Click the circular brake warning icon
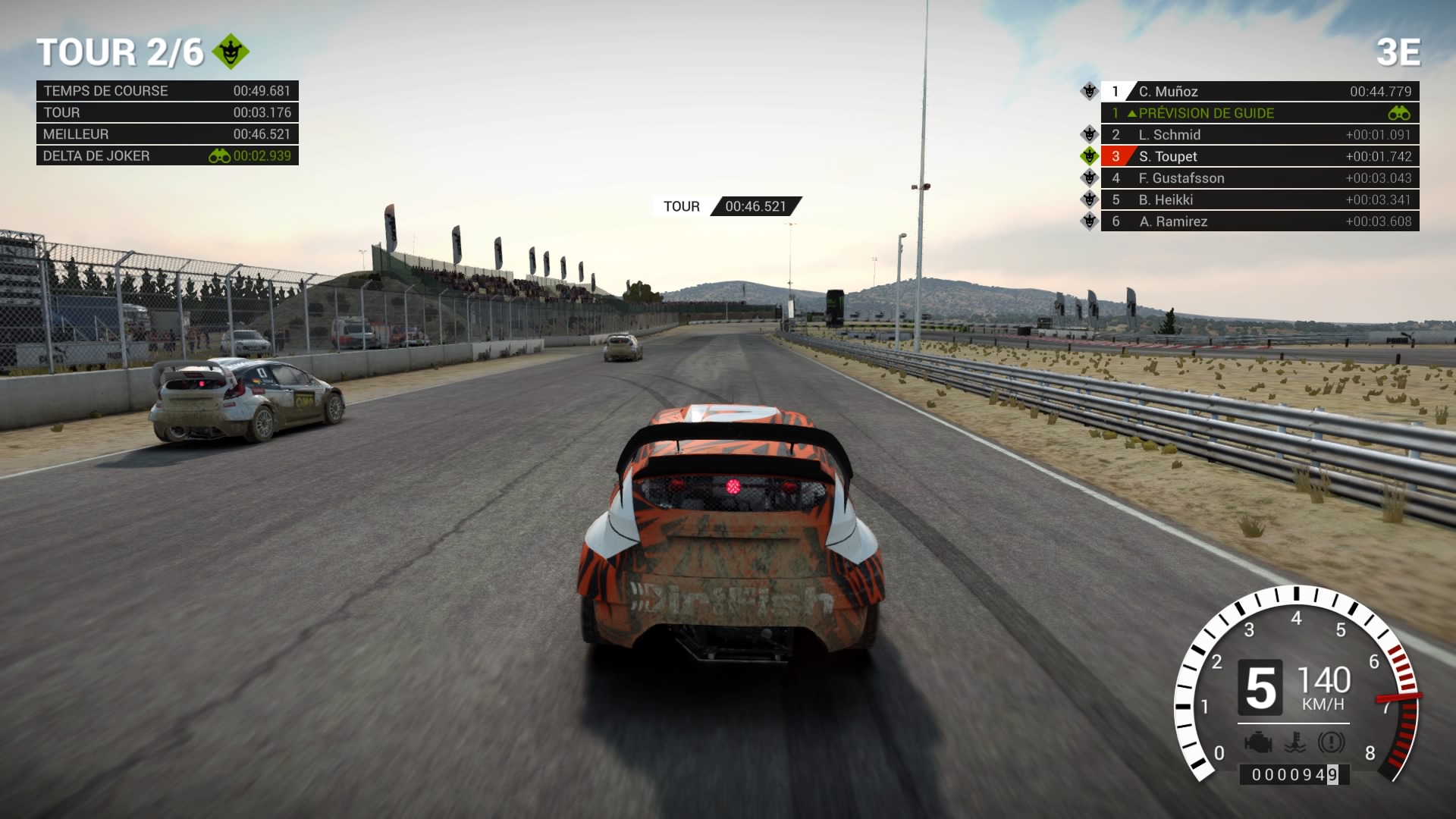The height and width of the screenshot is (819, 1456). click(1331, 742)
